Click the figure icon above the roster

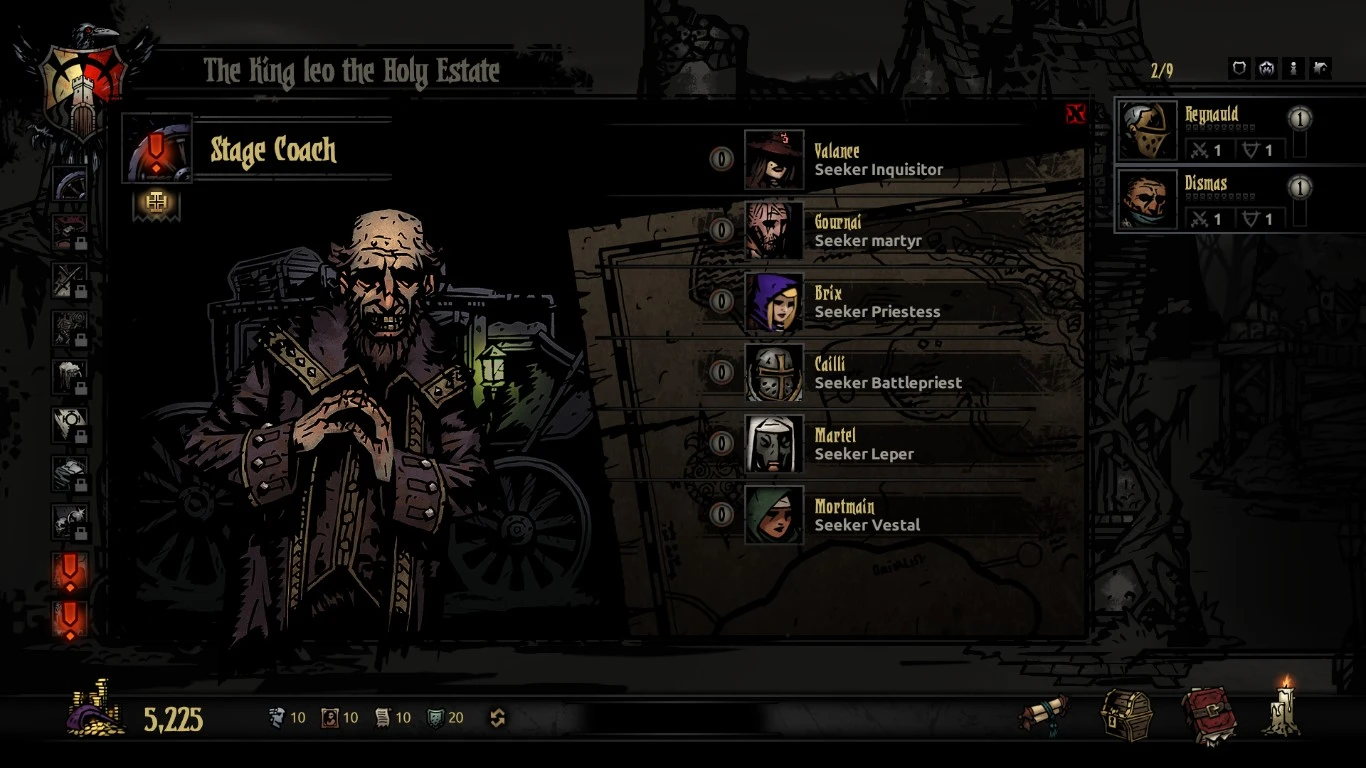(x=1294, y=68)
